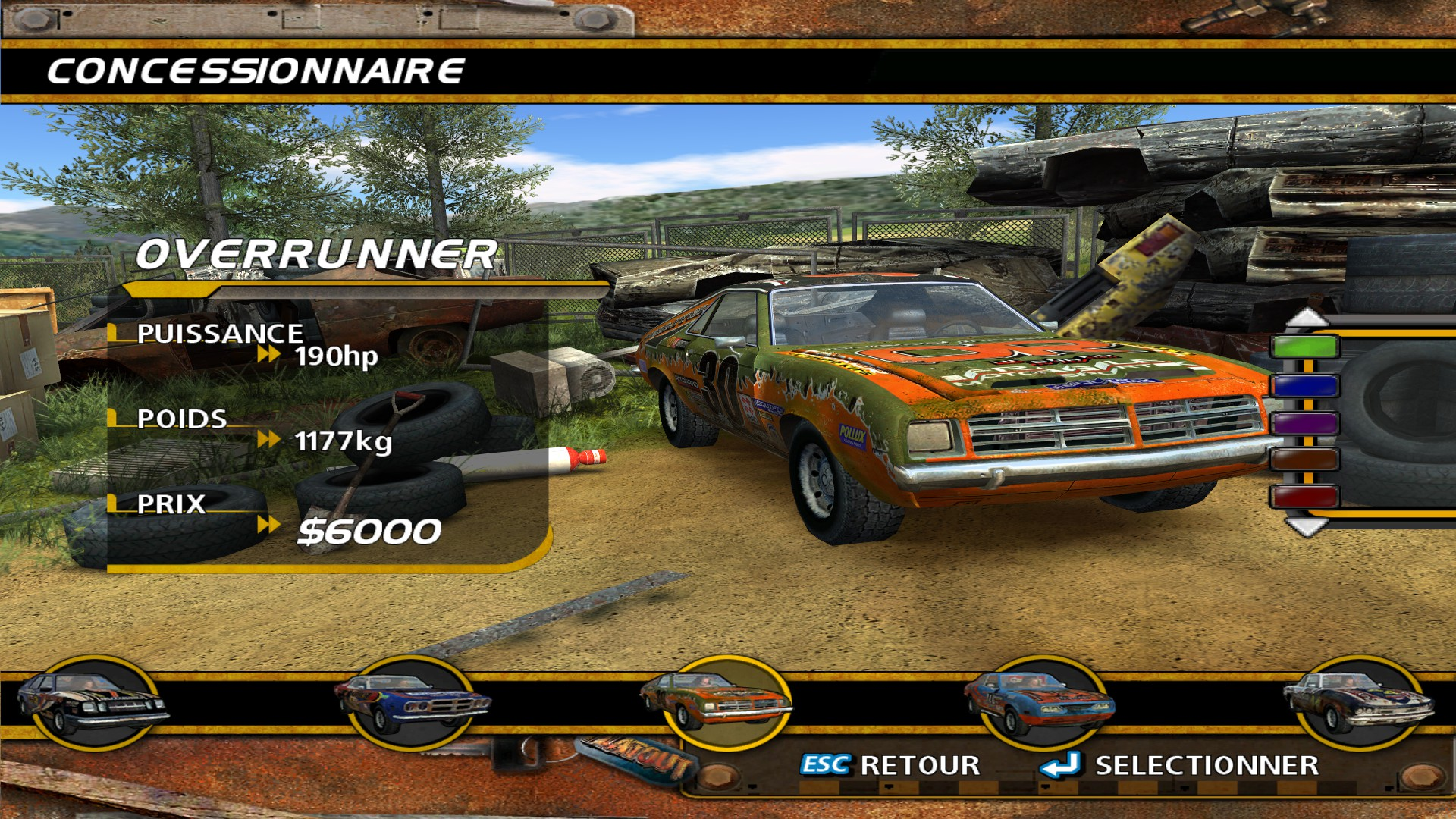The image size is (1456, 819).
Task: Pick the purple paint color swatch
Action: 1304,422
